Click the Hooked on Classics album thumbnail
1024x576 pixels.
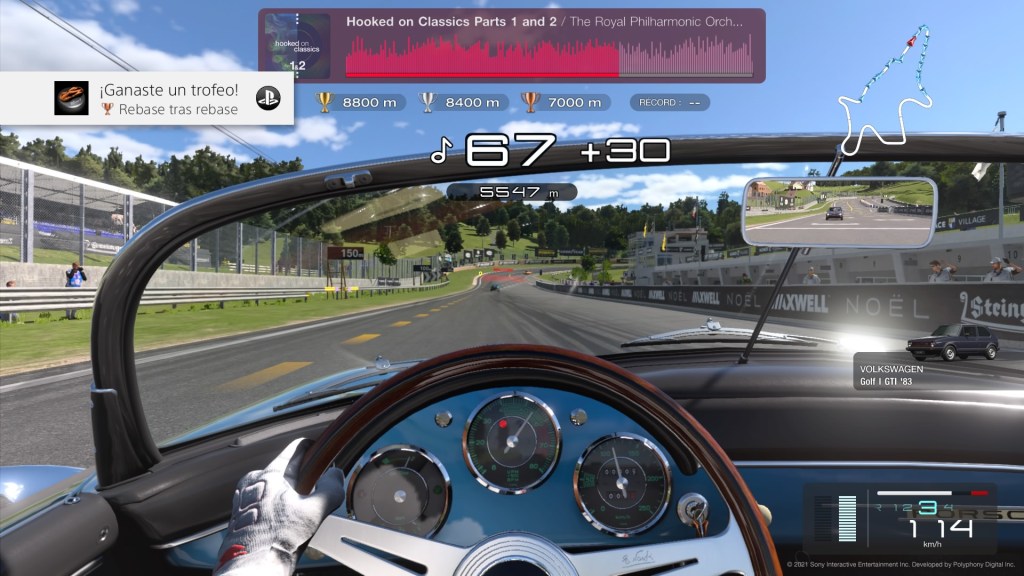point(298,45)
